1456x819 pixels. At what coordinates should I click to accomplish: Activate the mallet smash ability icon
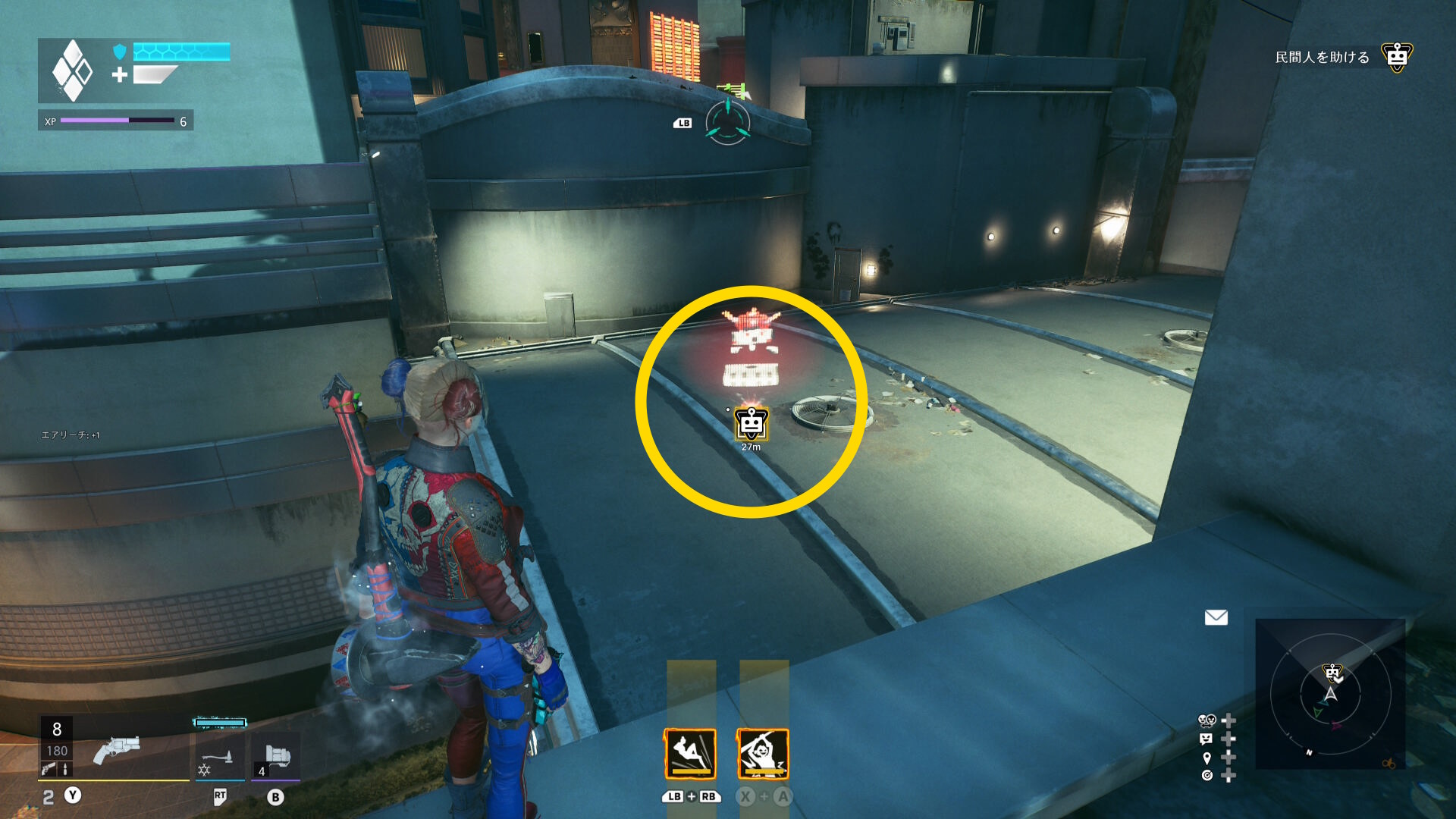click(763, 754)
